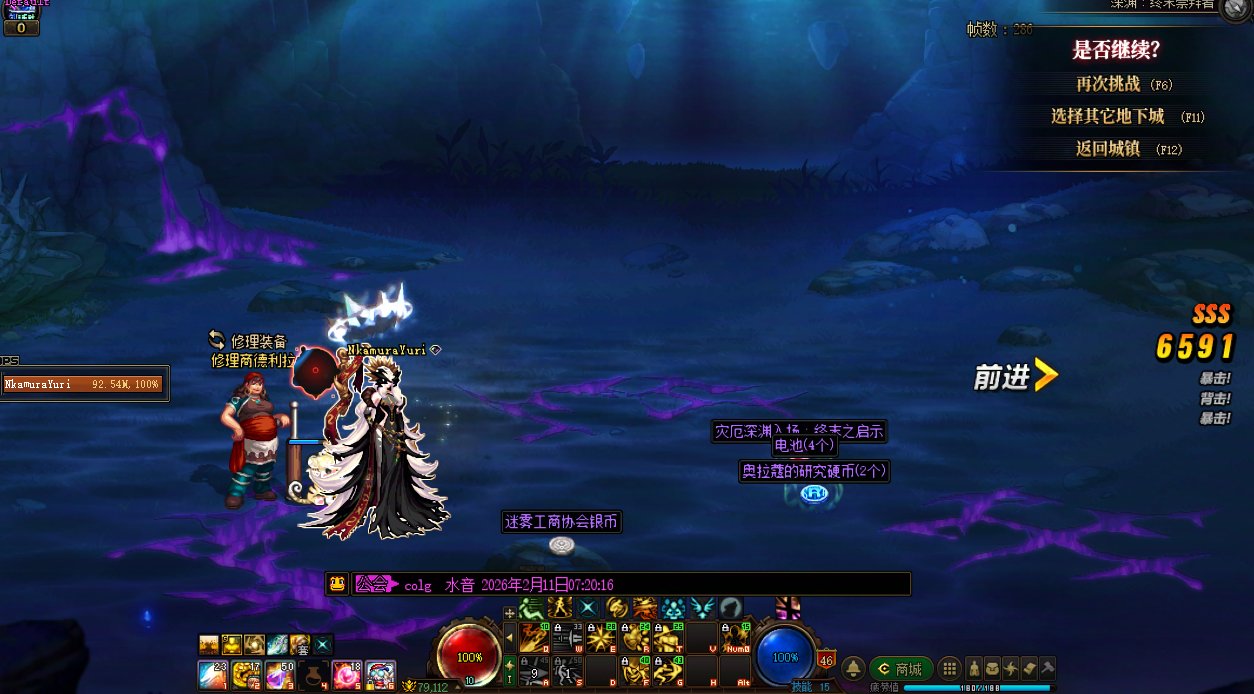This screenshot has width=1254, height=694.
Task: Open the quest scroll icon
Action: pos(1028,669)
